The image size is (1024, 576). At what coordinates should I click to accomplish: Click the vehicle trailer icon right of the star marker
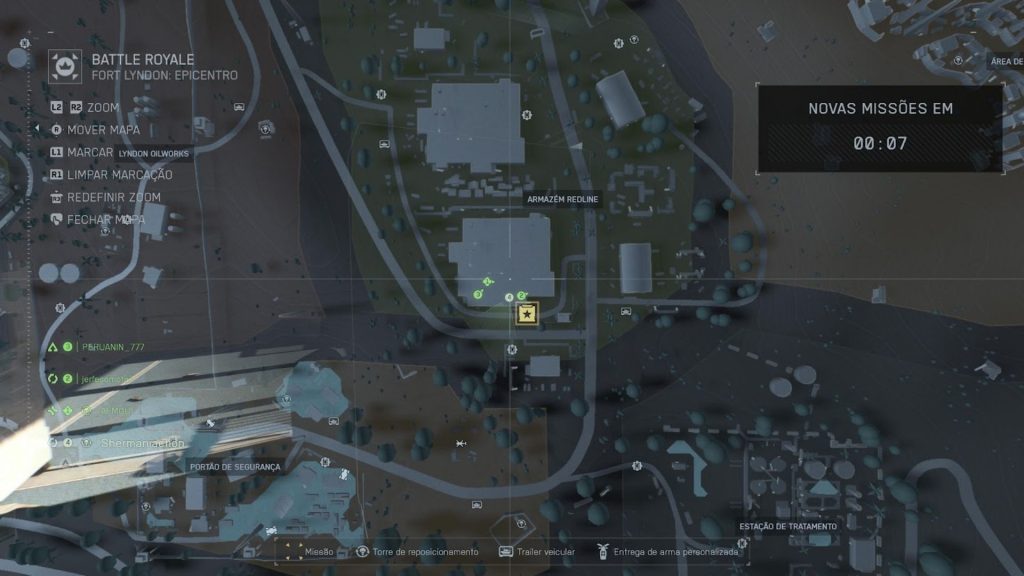tap(627, 311)
